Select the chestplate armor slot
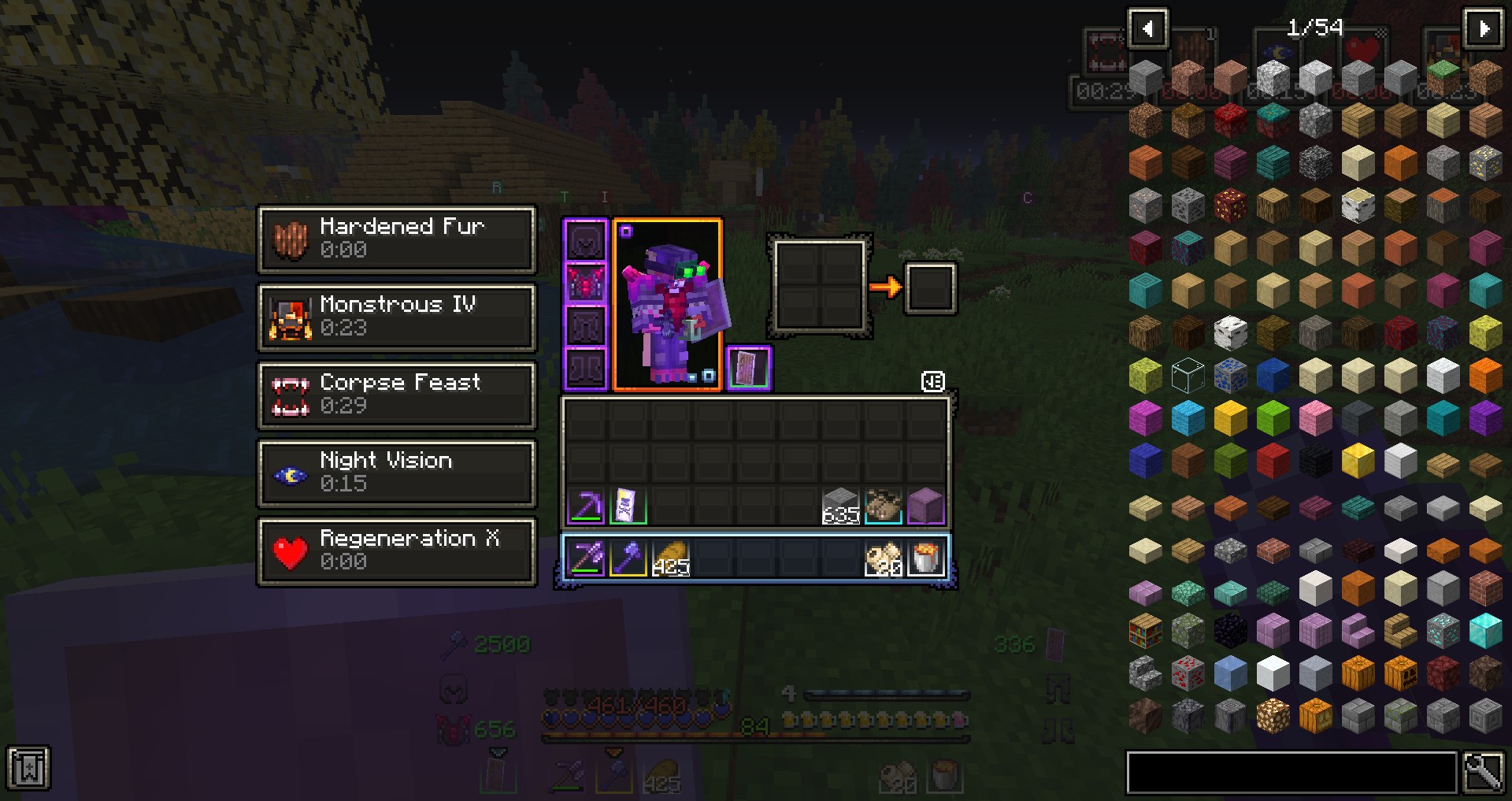The image size is (1512, 801). coord(586,283)
